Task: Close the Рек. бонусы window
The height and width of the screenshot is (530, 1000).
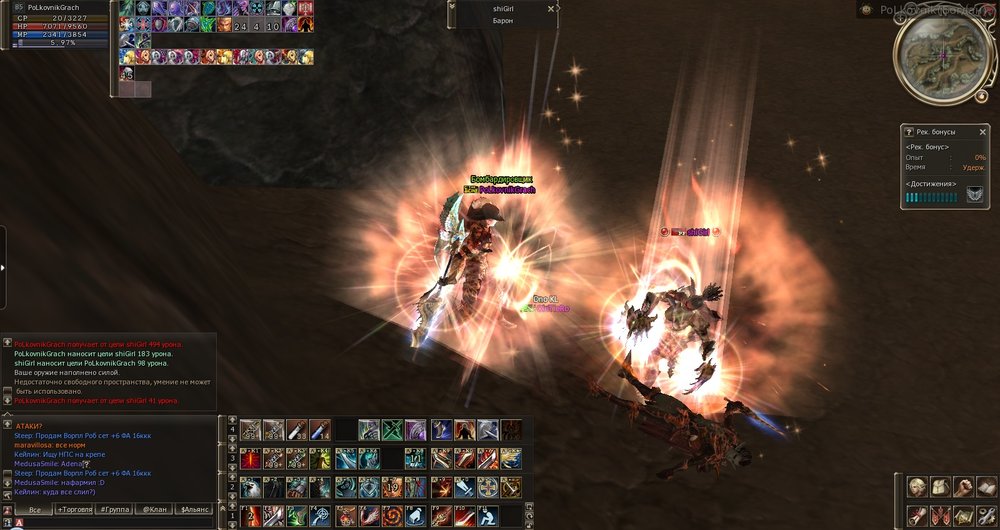Action: click(983, 132)
